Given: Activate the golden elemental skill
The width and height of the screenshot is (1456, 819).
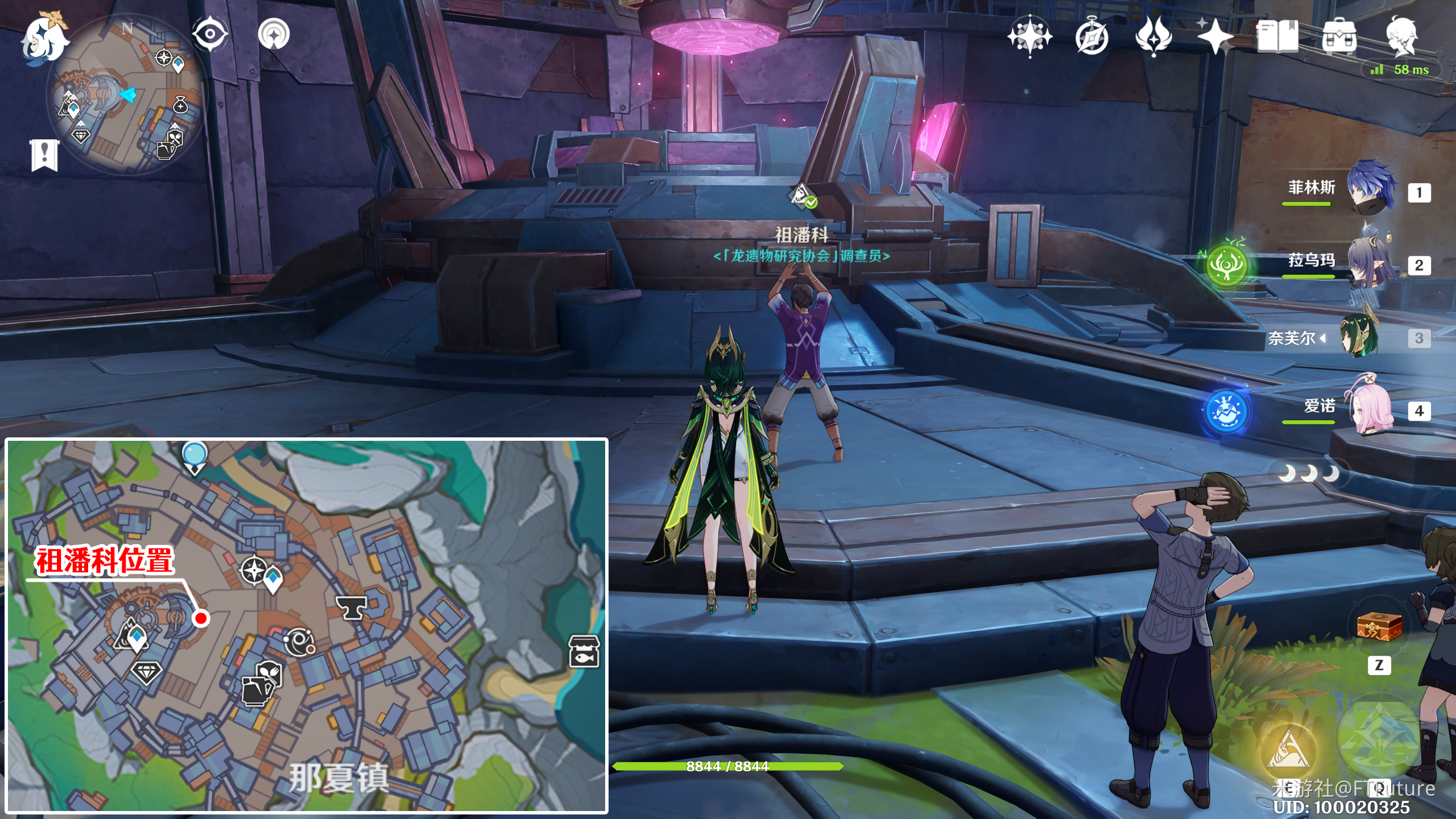Looking at the screenshot, I should point(1289,750).
